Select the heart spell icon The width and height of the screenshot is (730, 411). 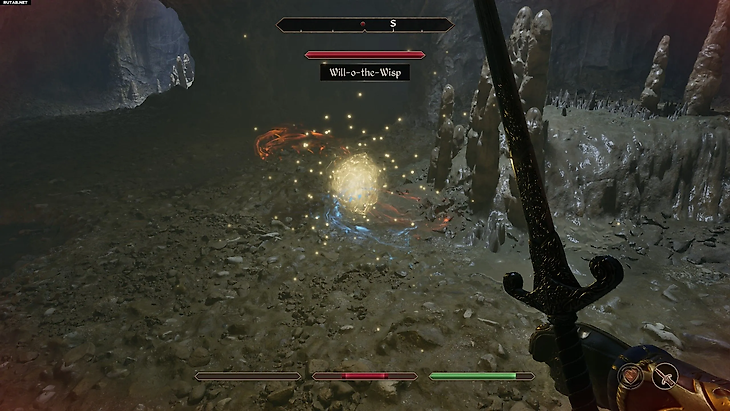pos(630,376)
